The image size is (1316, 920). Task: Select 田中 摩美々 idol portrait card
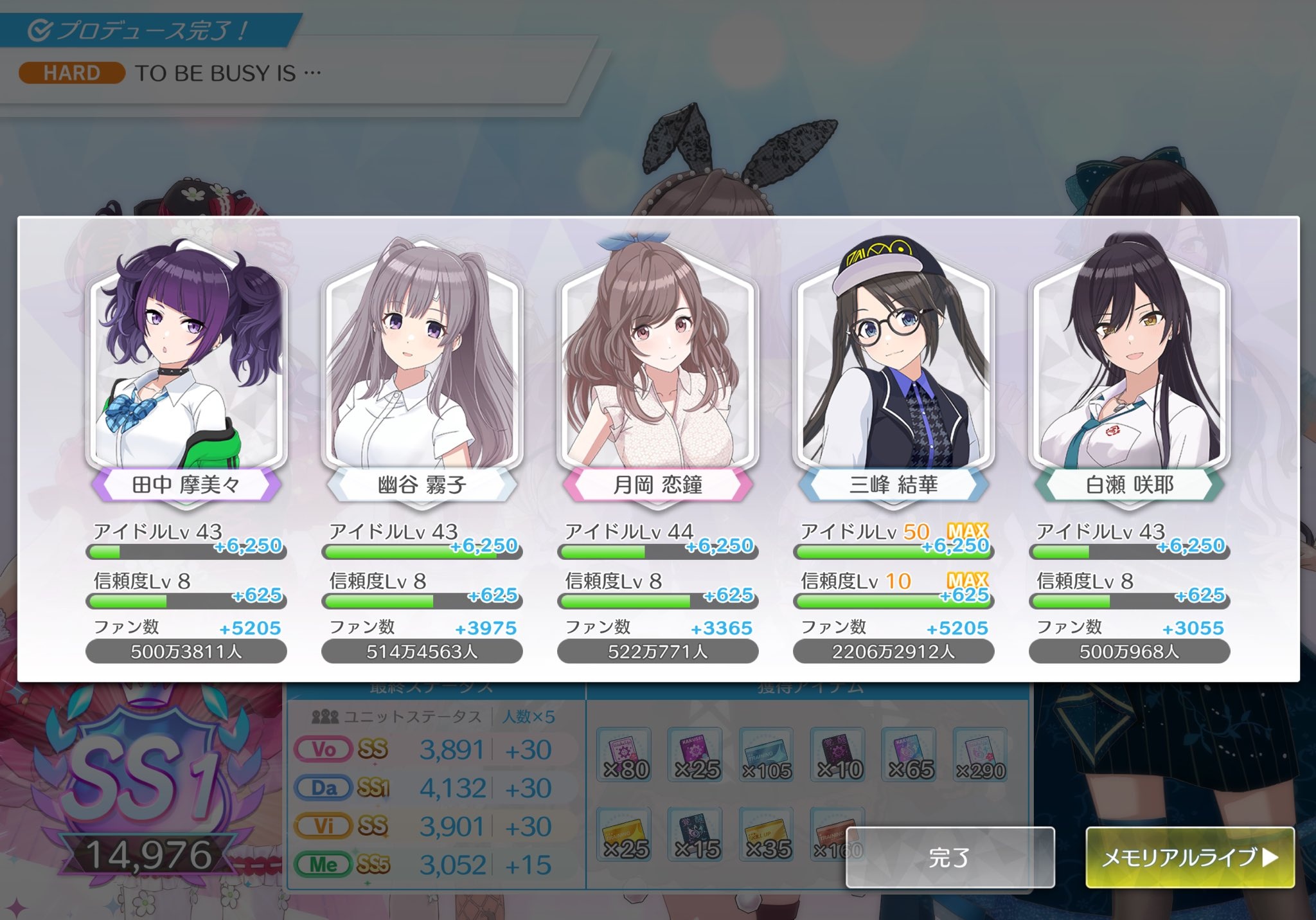click(x=186, y=366)
